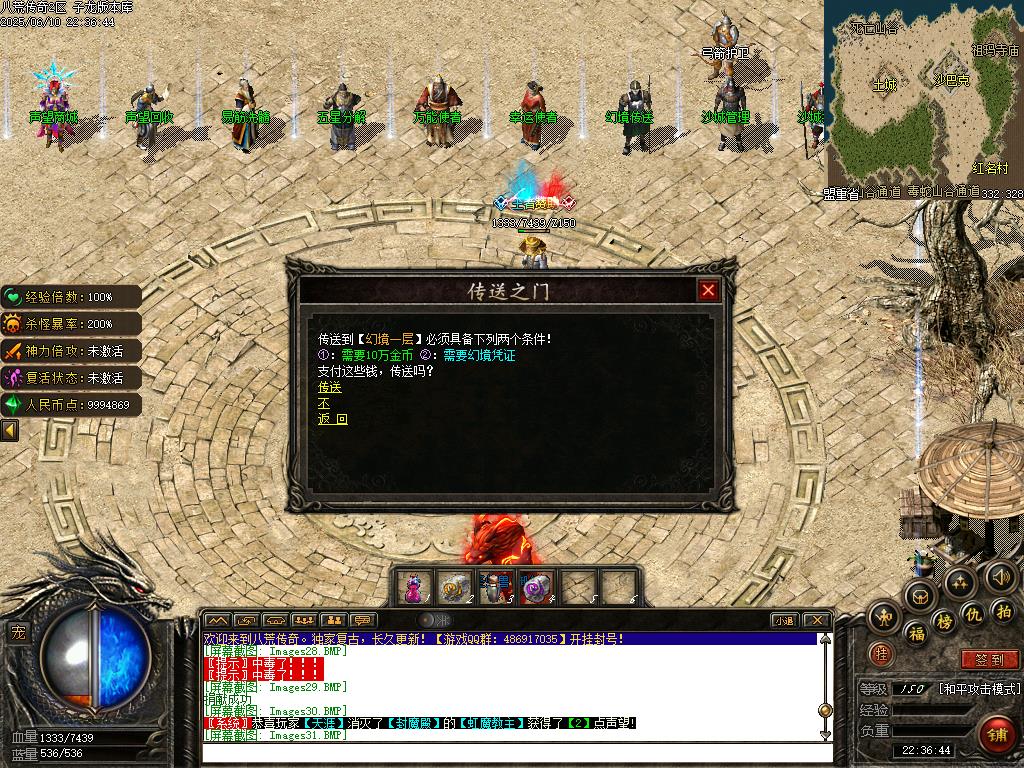
Task: Open the 拍 auction button
Action: pos(1003,611)
